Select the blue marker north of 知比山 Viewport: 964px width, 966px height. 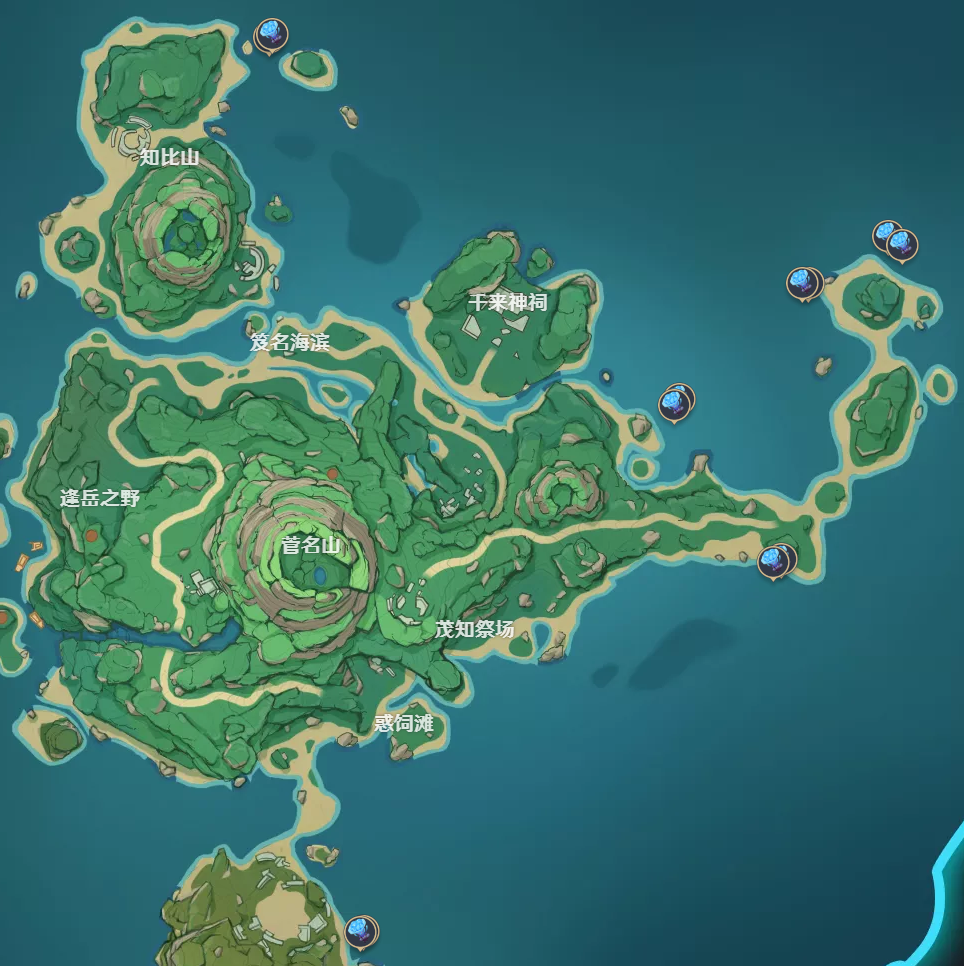pos(270,35)
